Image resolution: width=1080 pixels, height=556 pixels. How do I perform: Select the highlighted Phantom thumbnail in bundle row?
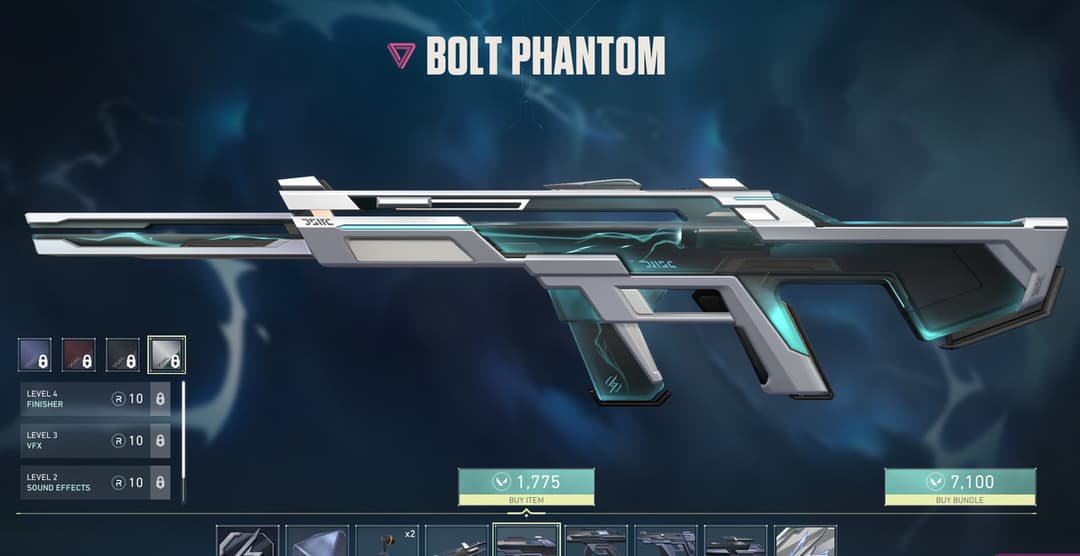527,541
